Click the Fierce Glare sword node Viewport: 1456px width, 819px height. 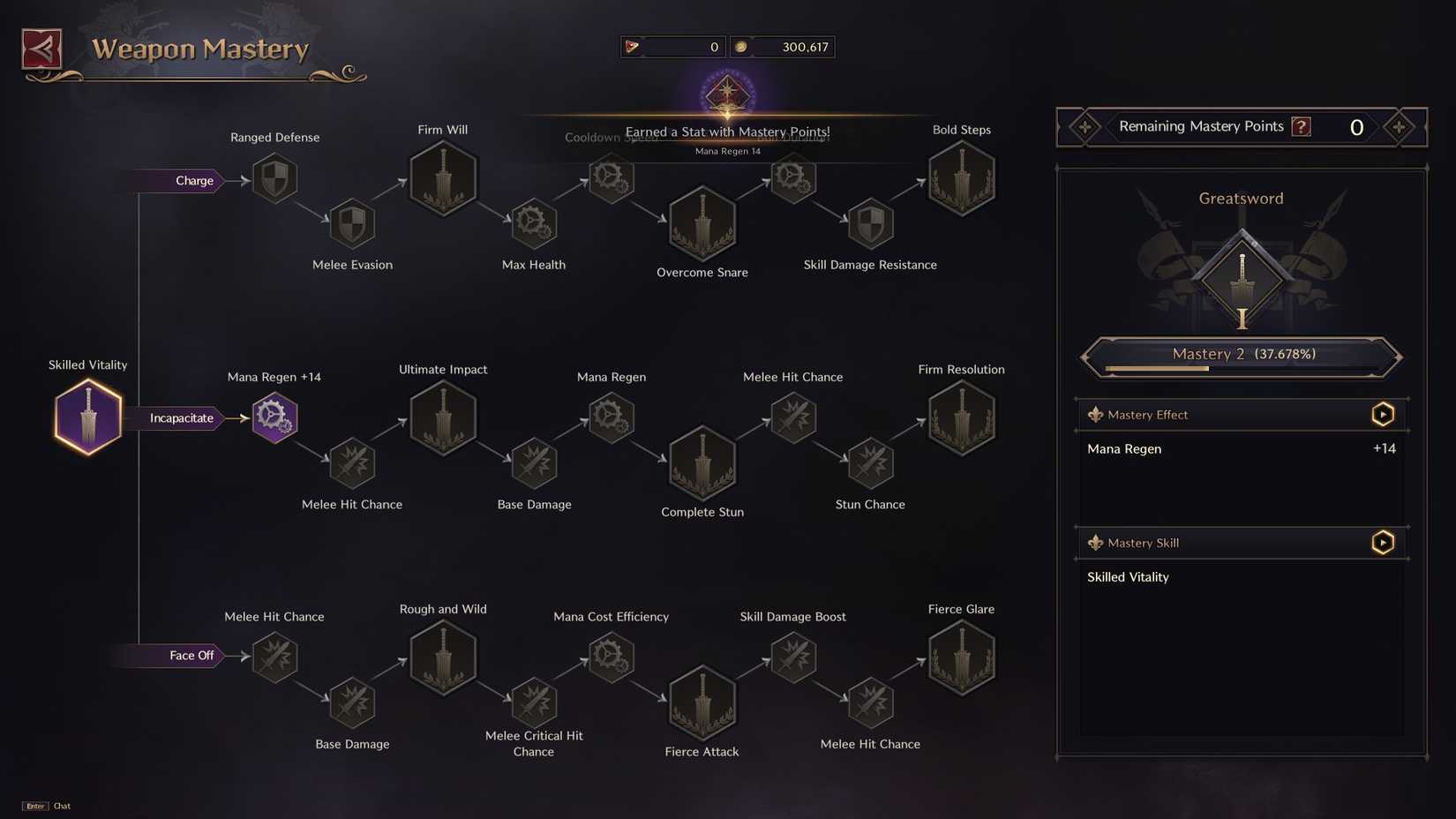click(961, 657)
